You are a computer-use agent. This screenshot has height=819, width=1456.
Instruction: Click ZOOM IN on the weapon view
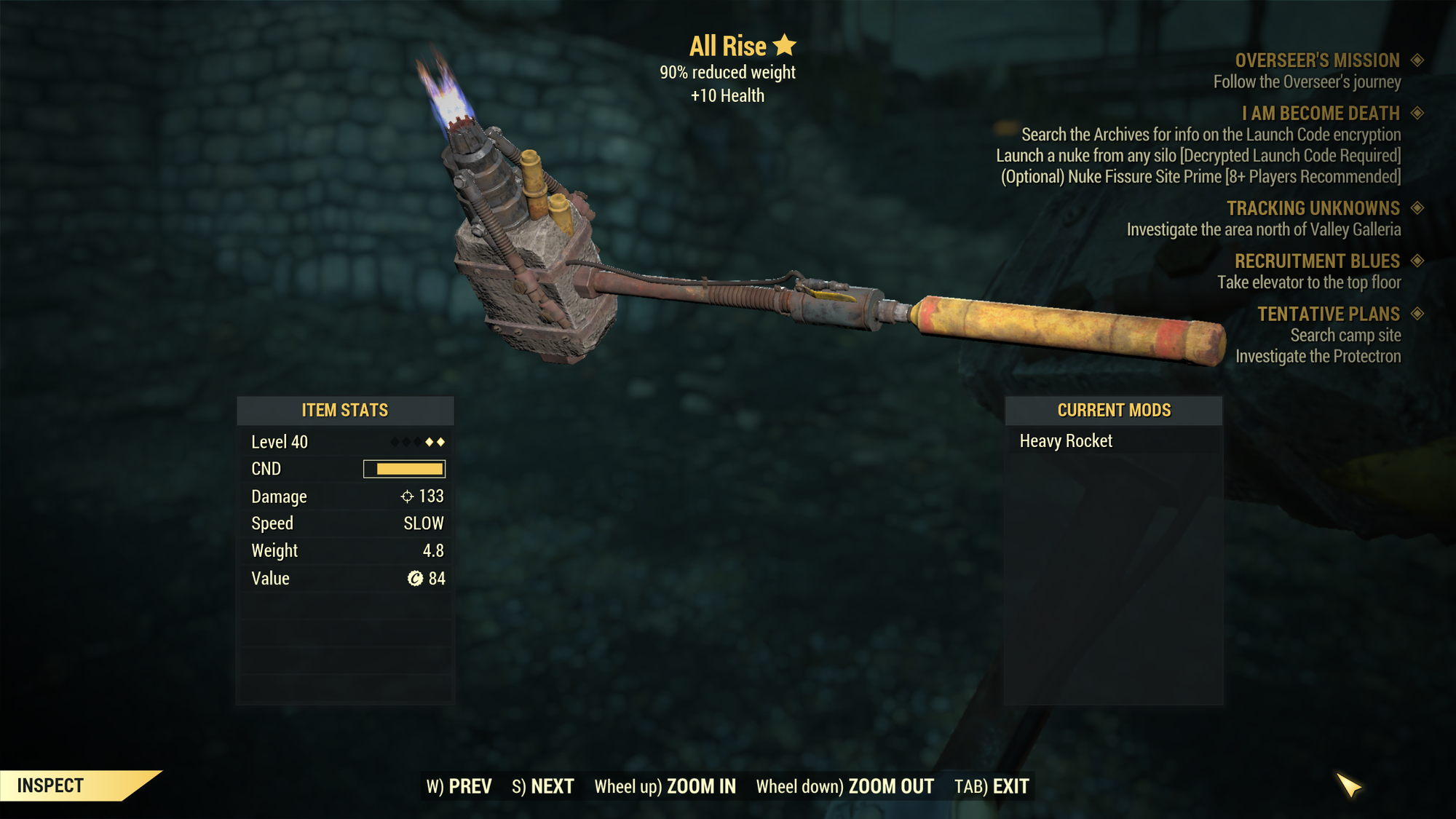[665, 786]
